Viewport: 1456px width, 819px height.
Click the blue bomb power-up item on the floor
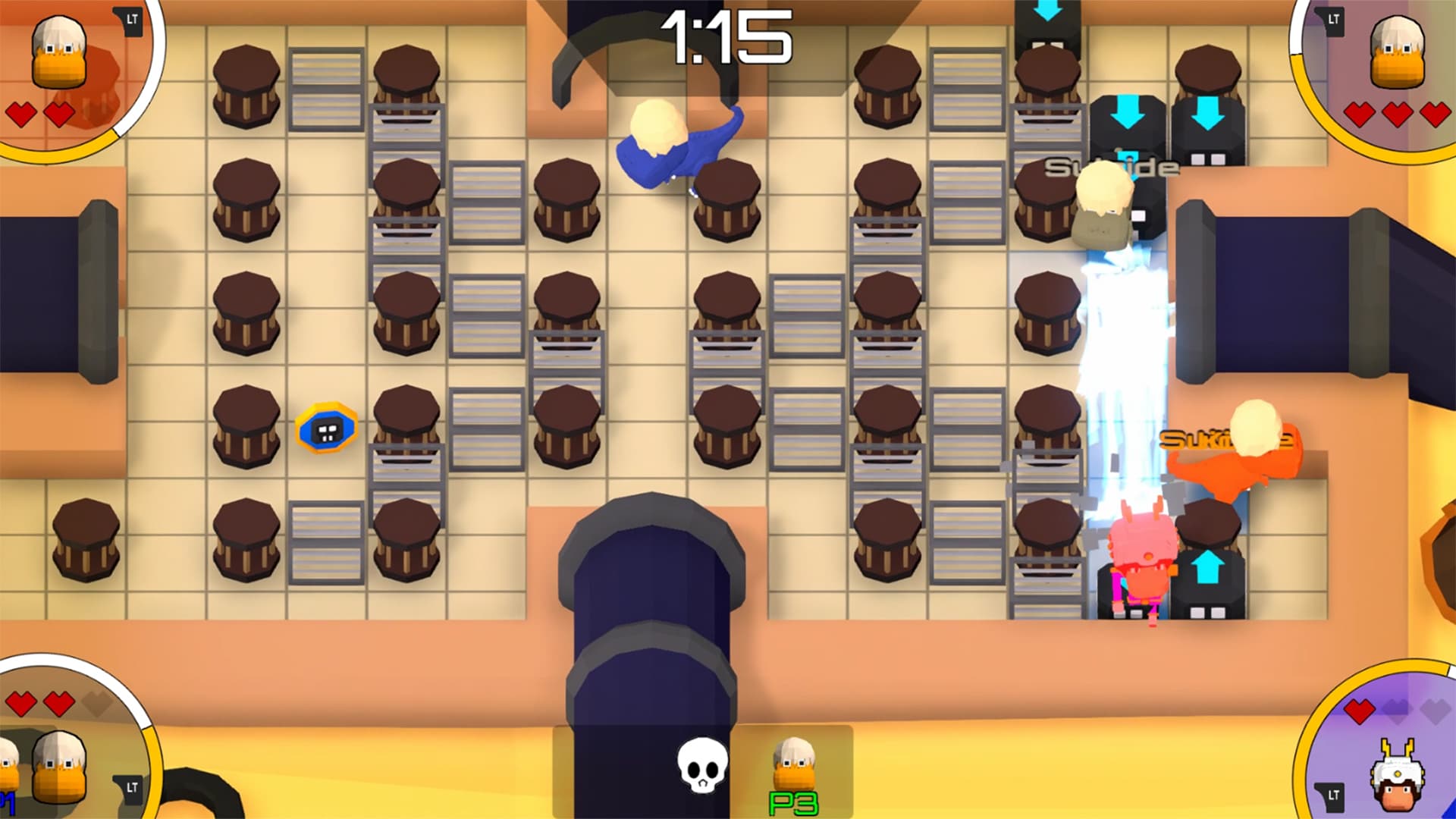[326, 428]
